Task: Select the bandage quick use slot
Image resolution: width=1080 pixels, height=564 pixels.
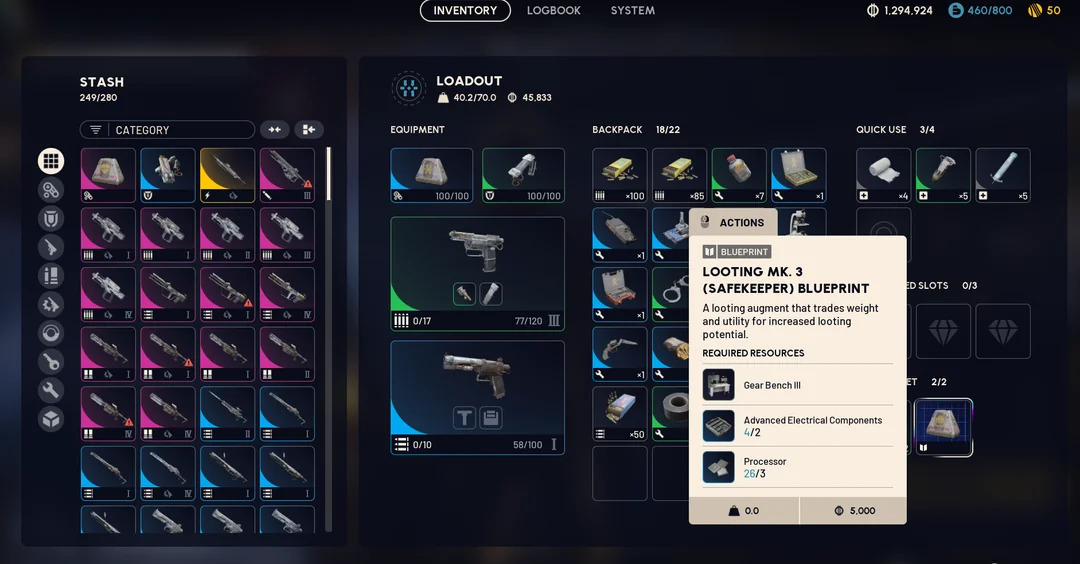Action: coord(884,175)
